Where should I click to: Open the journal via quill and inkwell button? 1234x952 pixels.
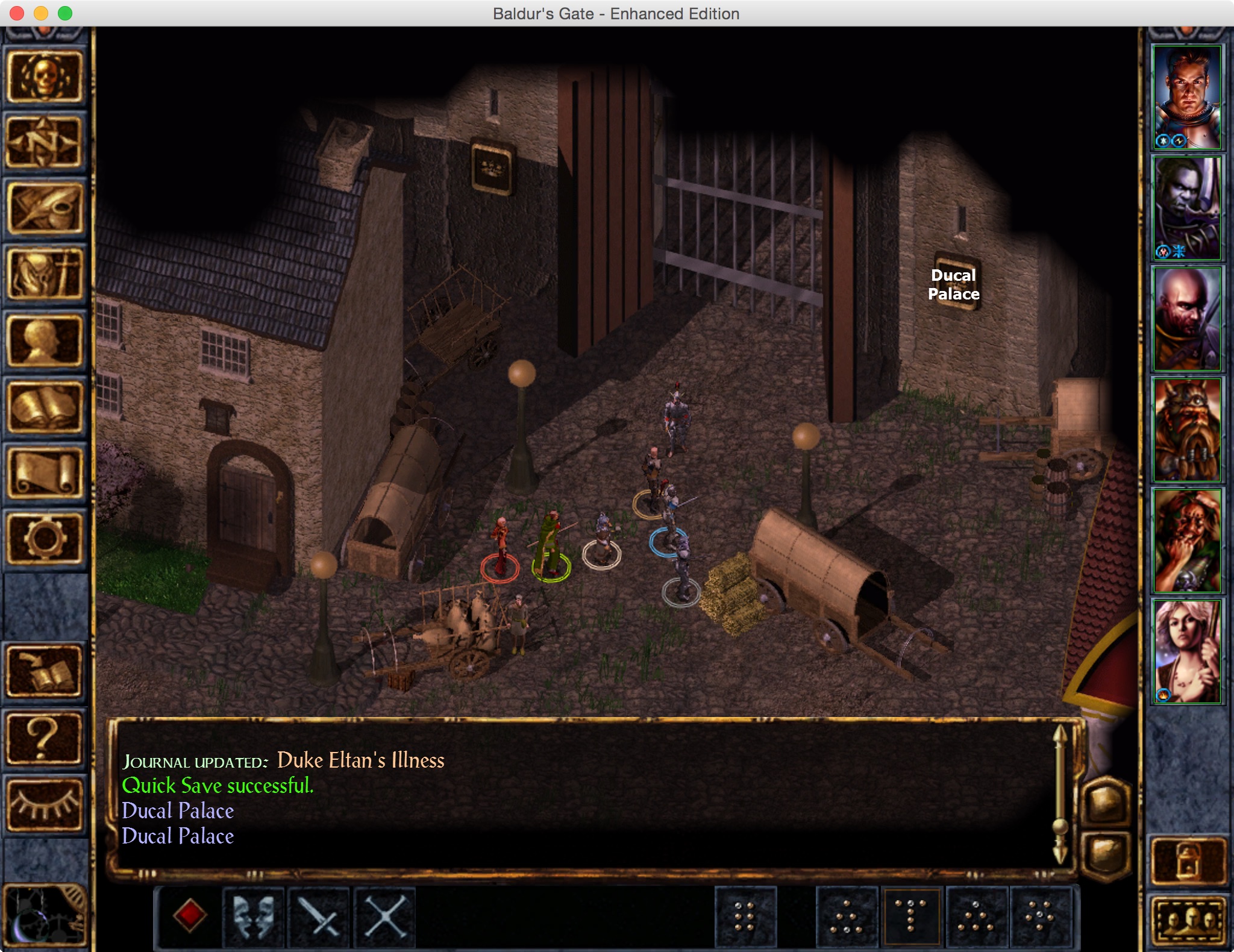point(44,208)
